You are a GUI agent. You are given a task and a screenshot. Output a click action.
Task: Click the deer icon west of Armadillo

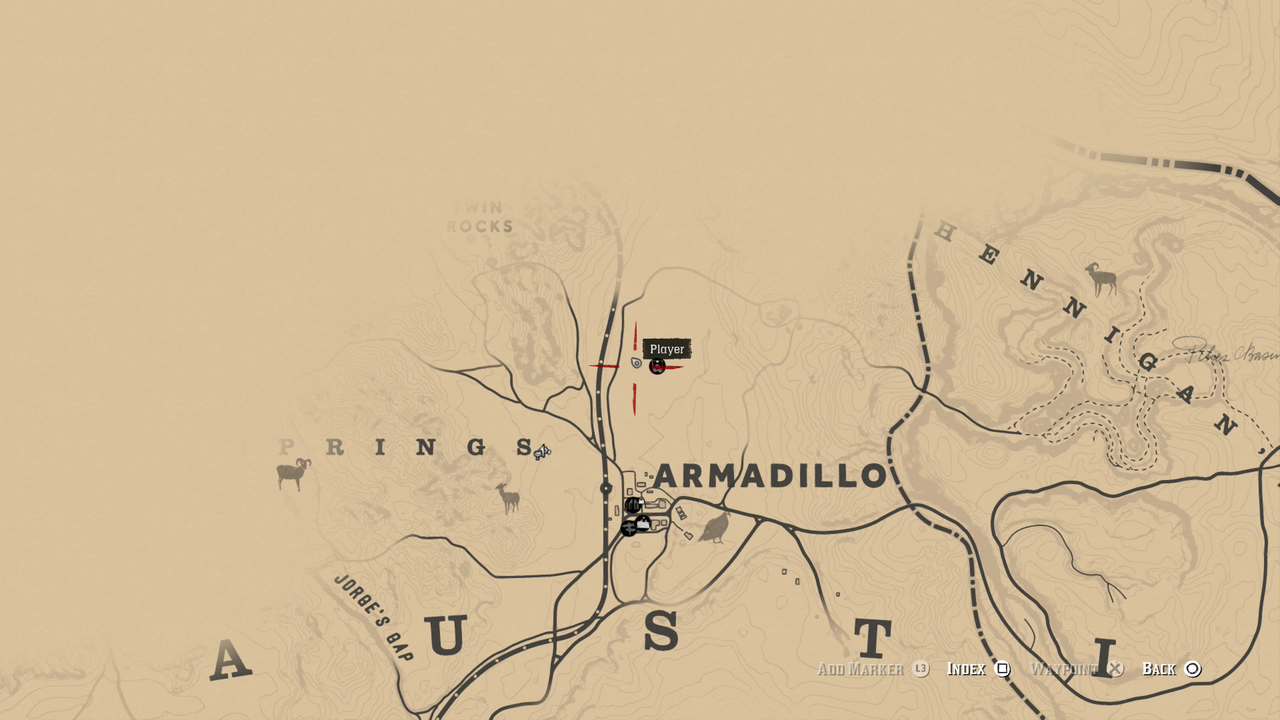point(506,496)
